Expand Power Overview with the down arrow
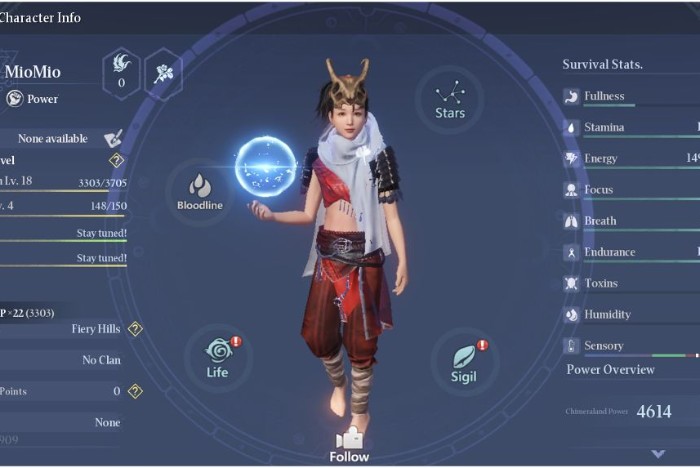 [x=657, y=453]
